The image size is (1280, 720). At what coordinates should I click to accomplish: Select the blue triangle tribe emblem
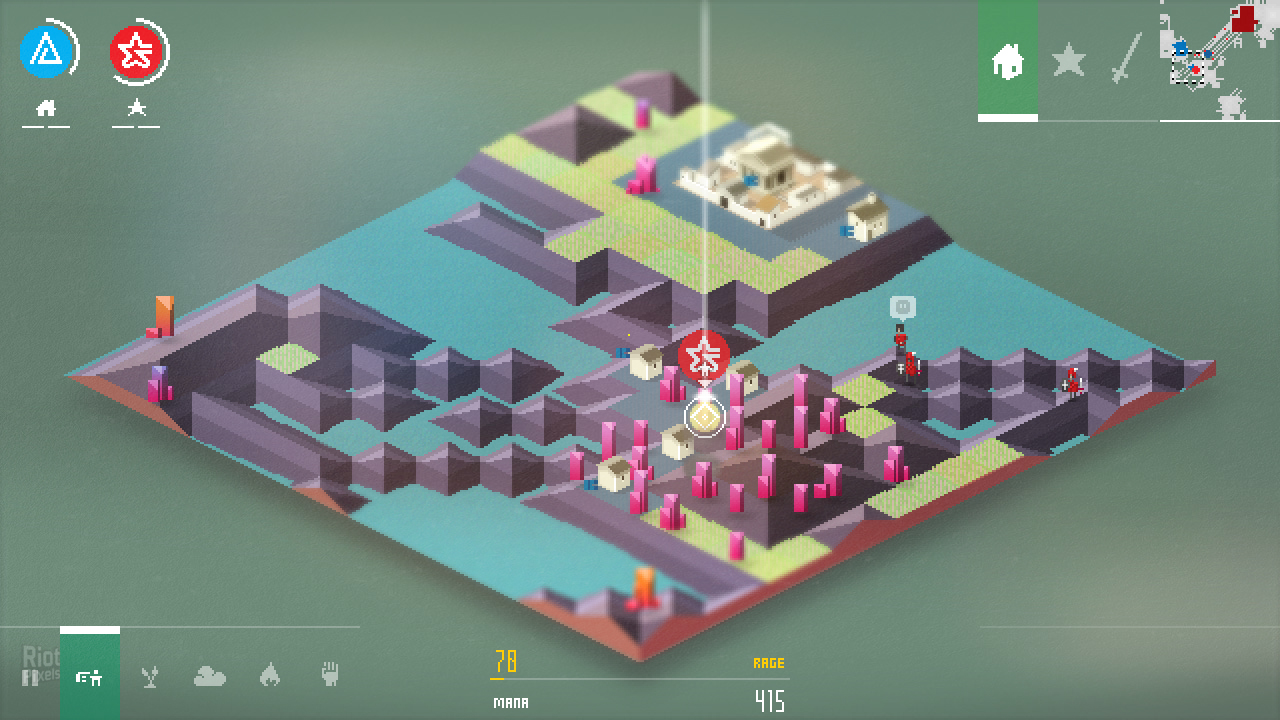(45, 51)
